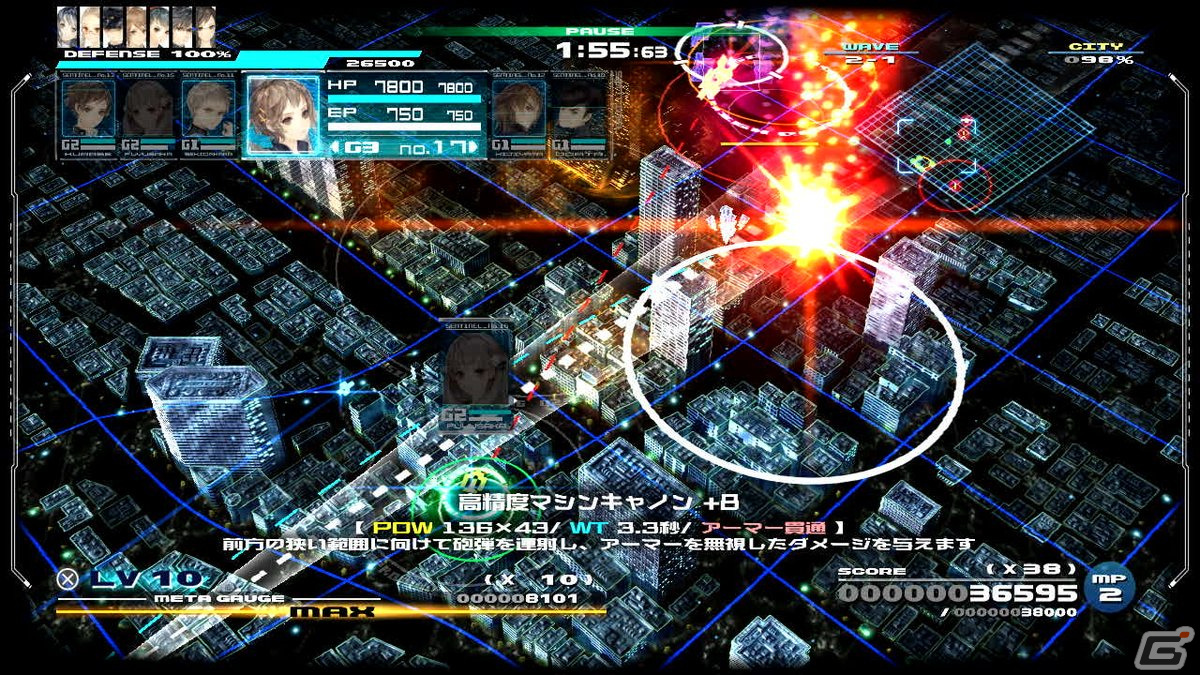Select Hijiyama's Sentinel No.12 portrait
This screenshot has width=1200, height=675.
coord(517,114)
